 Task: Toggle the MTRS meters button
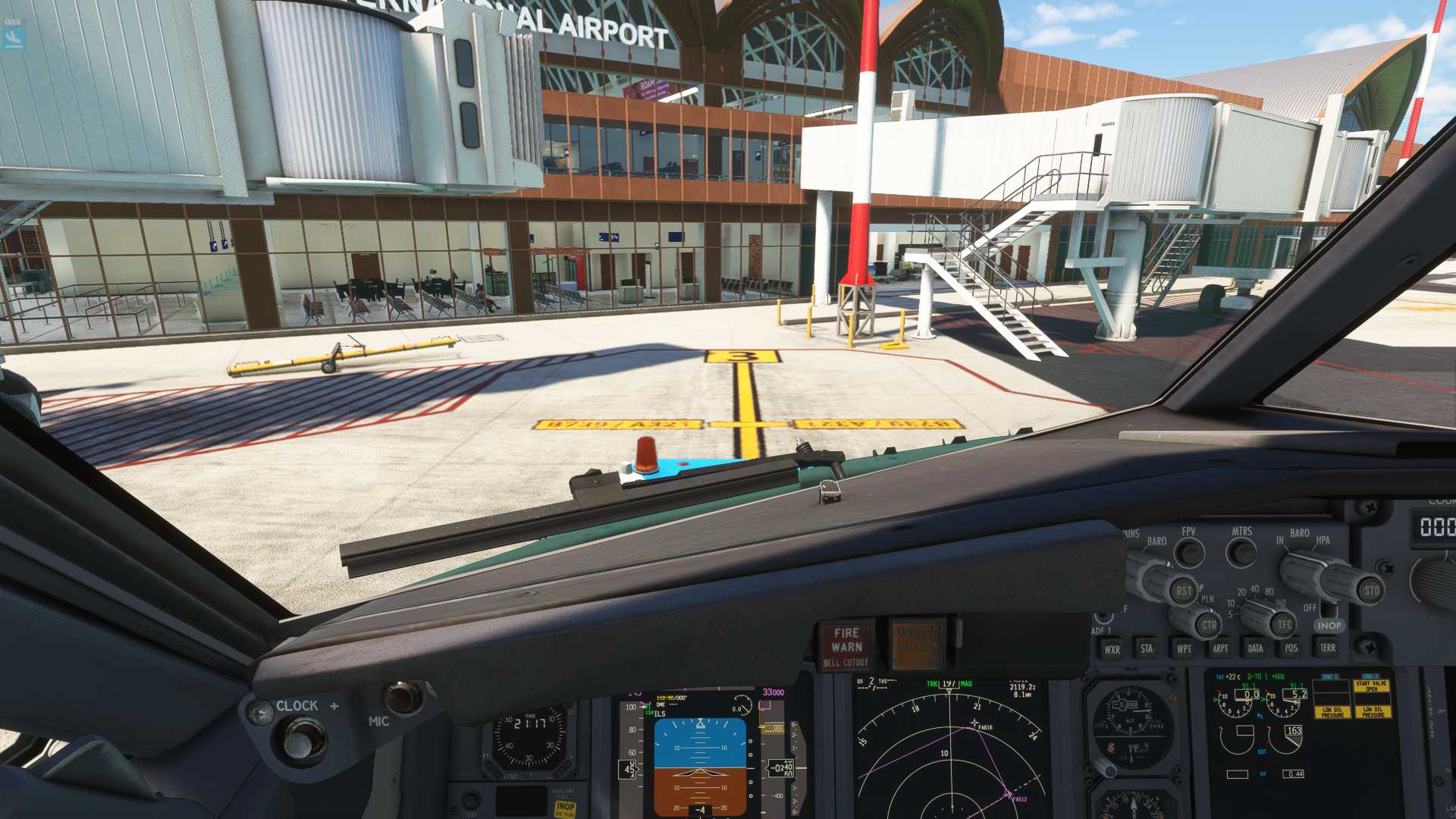tap(1241, 552)
